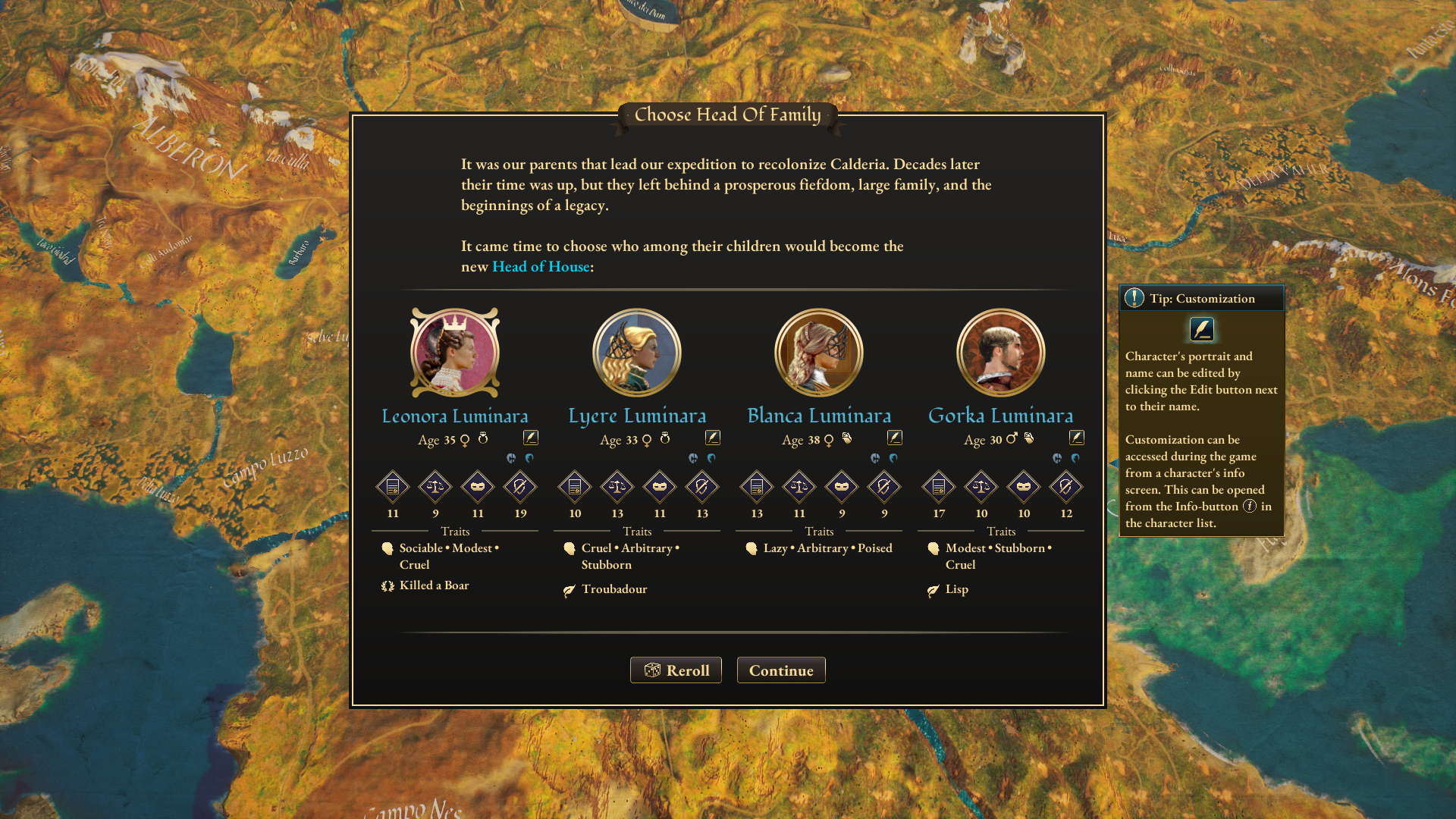Viewport: 1456px width, 819px height.
Task: Open the edit button for Lyere Luminara
Action: coord(713,438)
